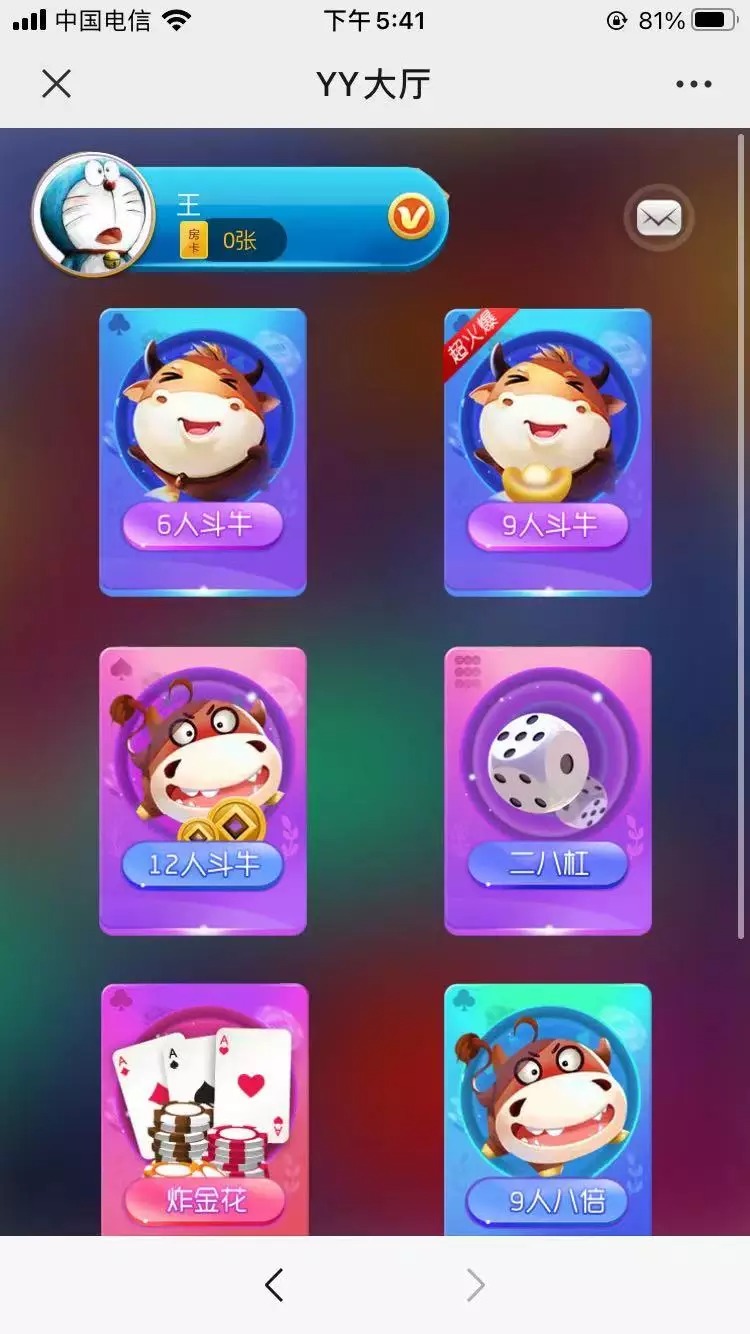Select the 9人斗牛 game with 超火爆 ribbon
Viewport: 750px width, 1334px height.
tap(548, 452)
